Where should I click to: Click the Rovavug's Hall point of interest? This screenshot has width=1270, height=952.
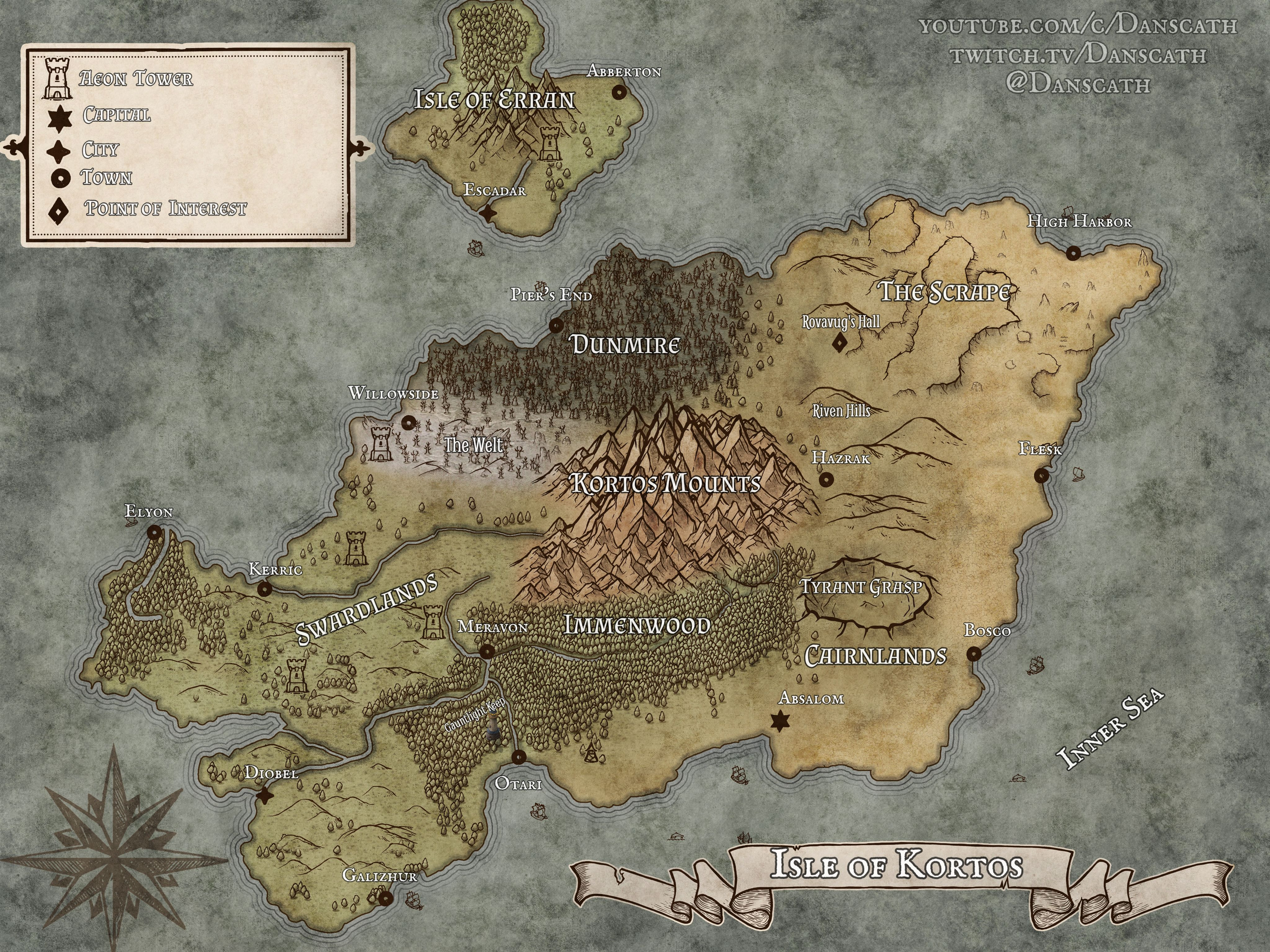839,344
